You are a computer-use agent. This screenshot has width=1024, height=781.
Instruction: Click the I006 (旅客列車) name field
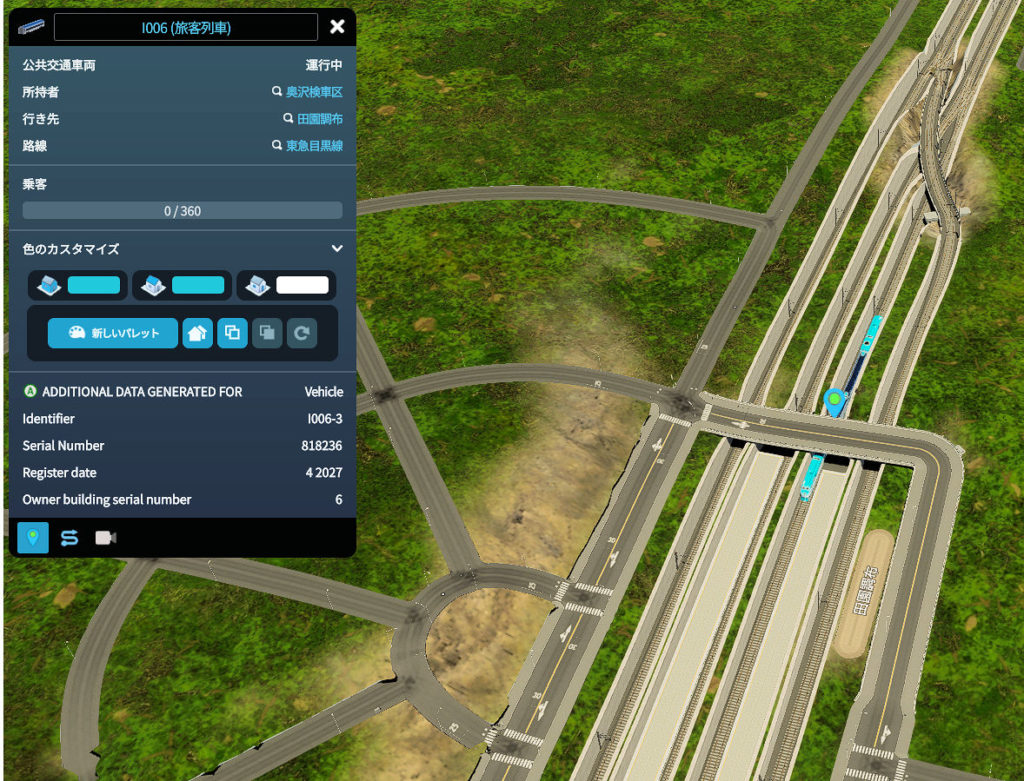click(186, 27)
